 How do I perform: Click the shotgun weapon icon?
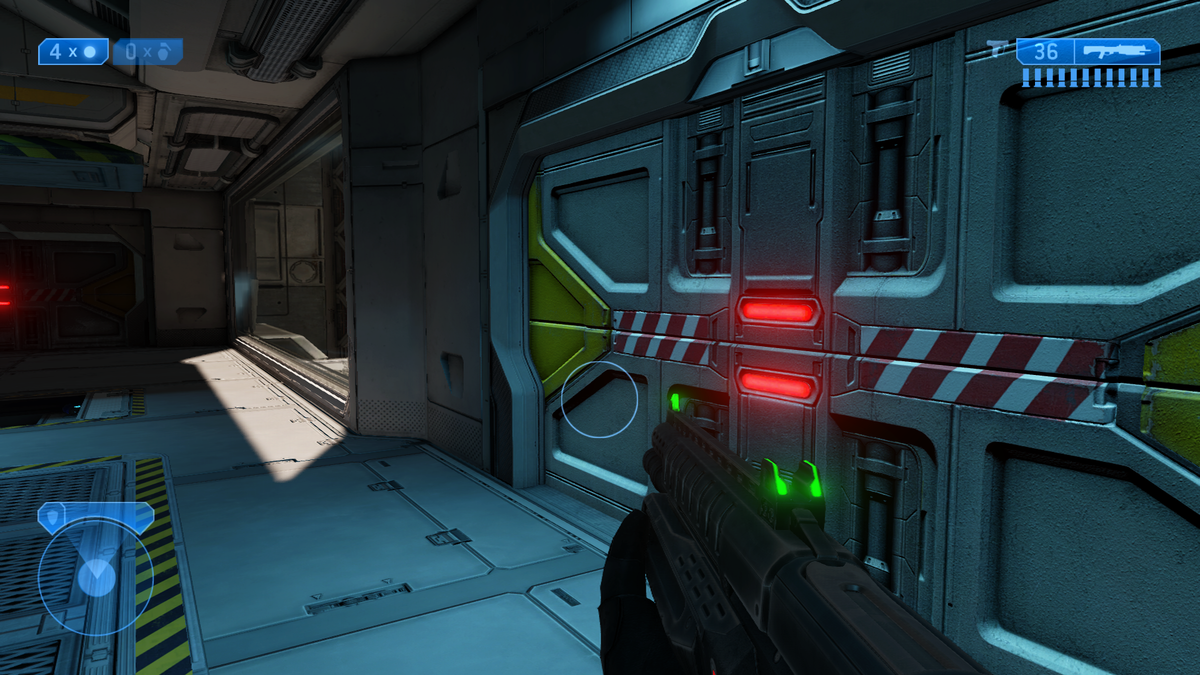(1118, 52)
